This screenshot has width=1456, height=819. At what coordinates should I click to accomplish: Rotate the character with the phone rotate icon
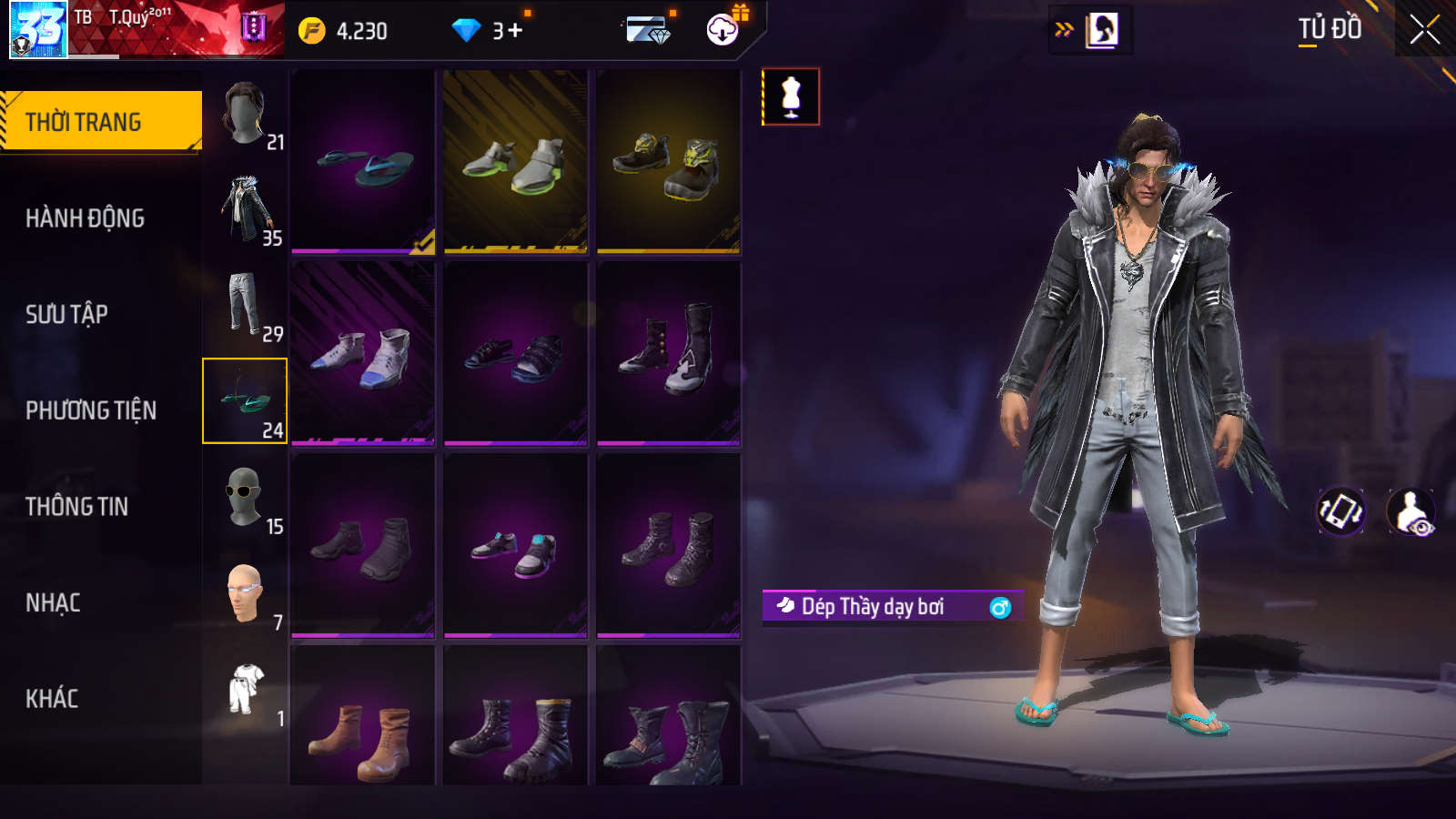coord(1341,511)
